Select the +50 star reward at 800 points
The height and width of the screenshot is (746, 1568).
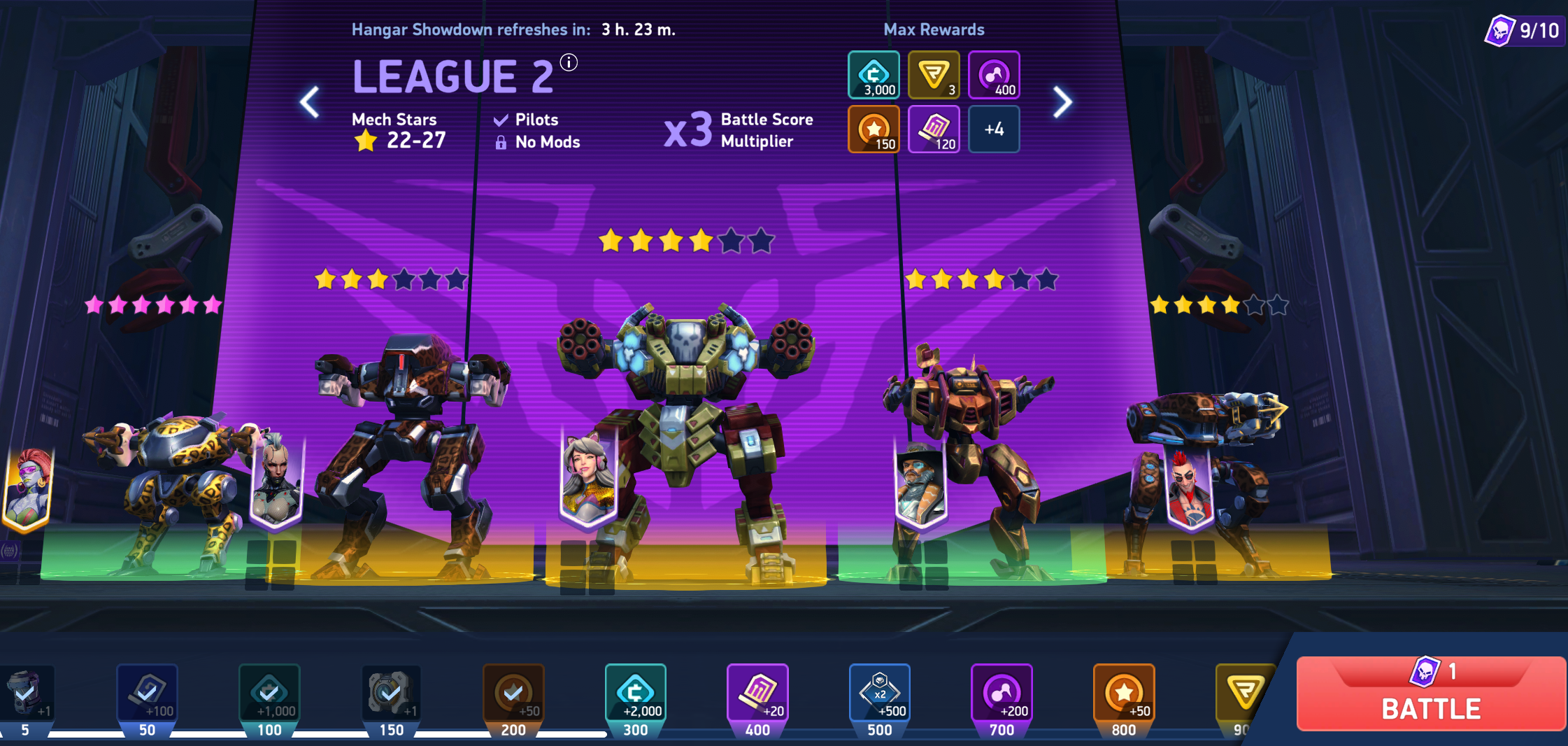coord(1123,693)
